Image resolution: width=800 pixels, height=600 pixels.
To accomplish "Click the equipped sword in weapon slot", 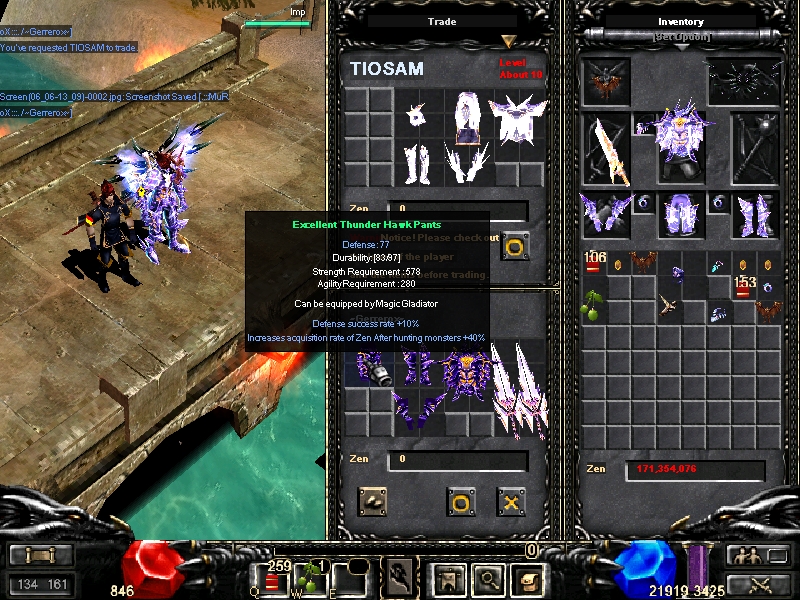I will pyautogui.click(x=607, y=150).
